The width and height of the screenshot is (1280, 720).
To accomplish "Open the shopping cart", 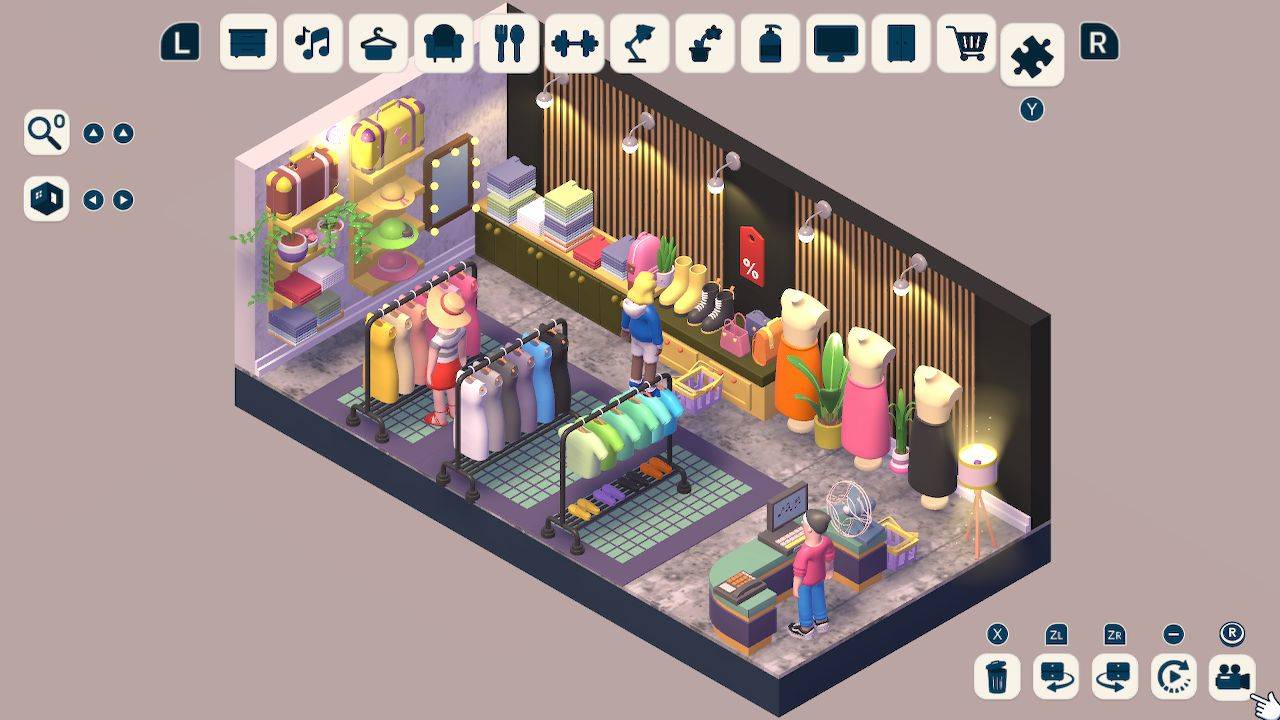I will [966, 44].
